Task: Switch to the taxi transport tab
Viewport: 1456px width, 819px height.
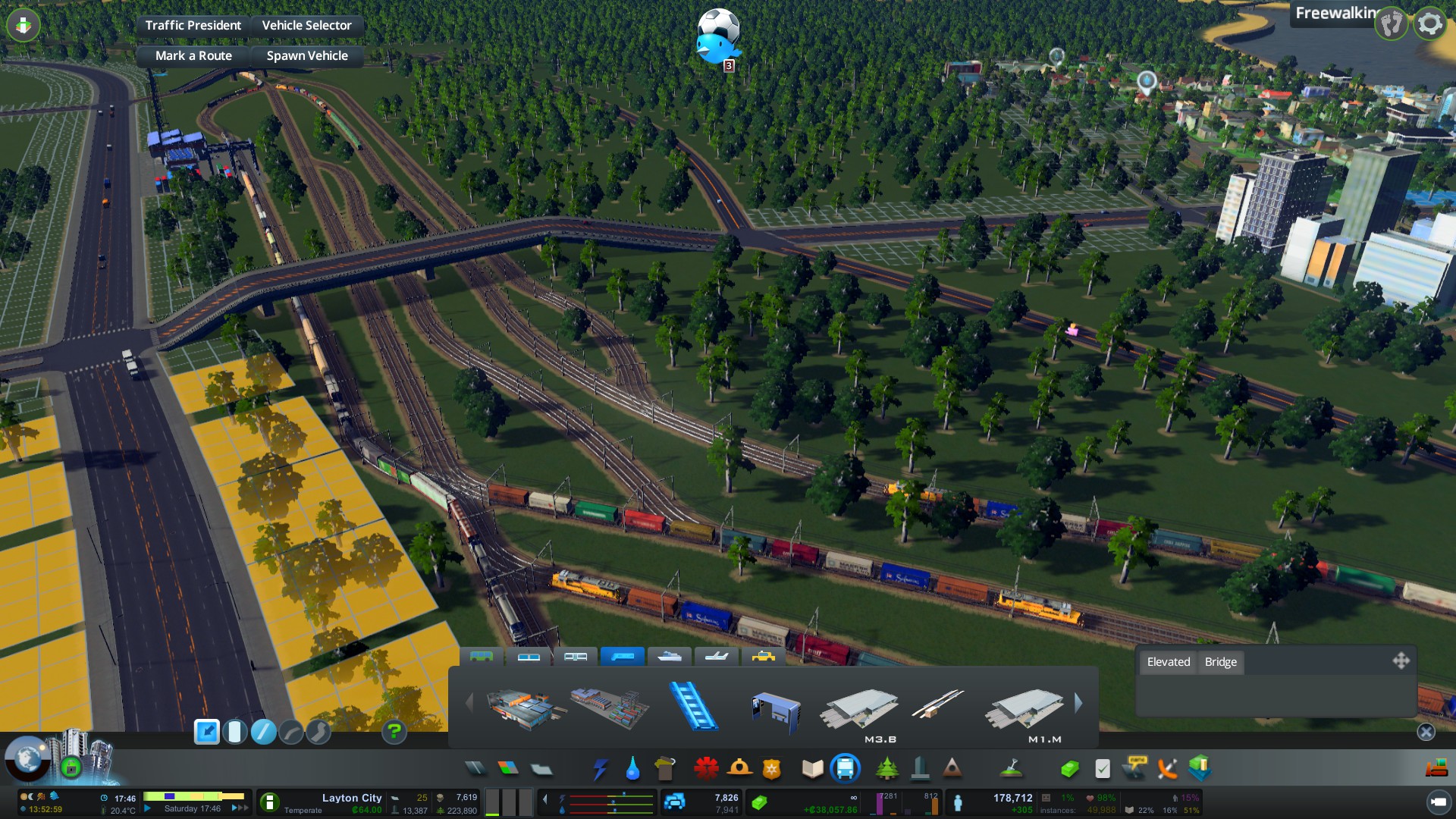Action: click(763, 656)
